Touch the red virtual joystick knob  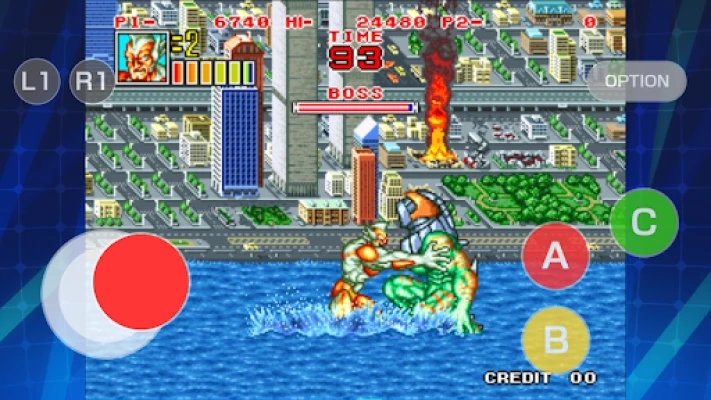[x=141, y=282]
